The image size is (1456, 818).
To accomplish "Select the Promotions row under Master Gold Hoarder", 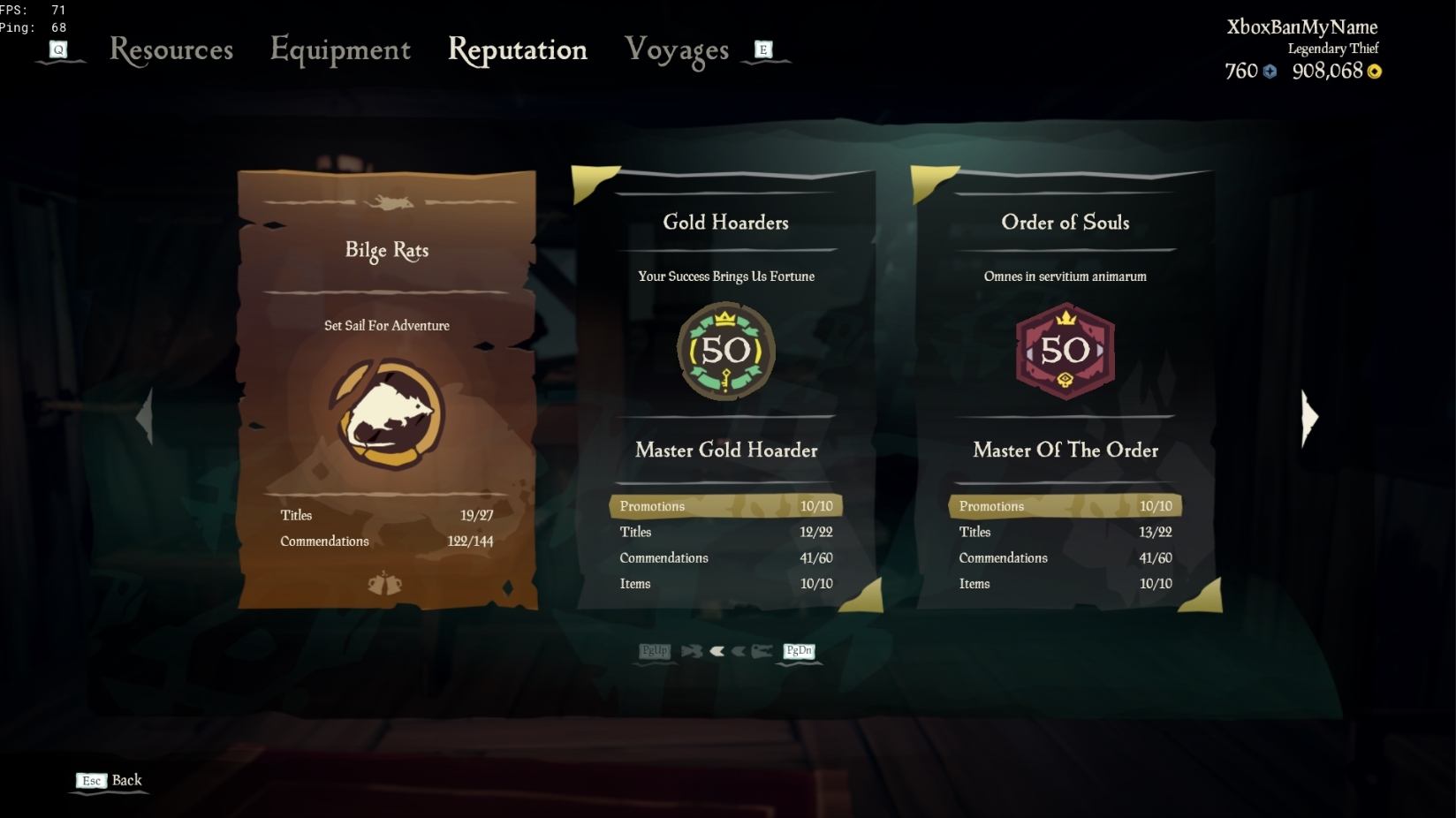I will pos(724,505).
